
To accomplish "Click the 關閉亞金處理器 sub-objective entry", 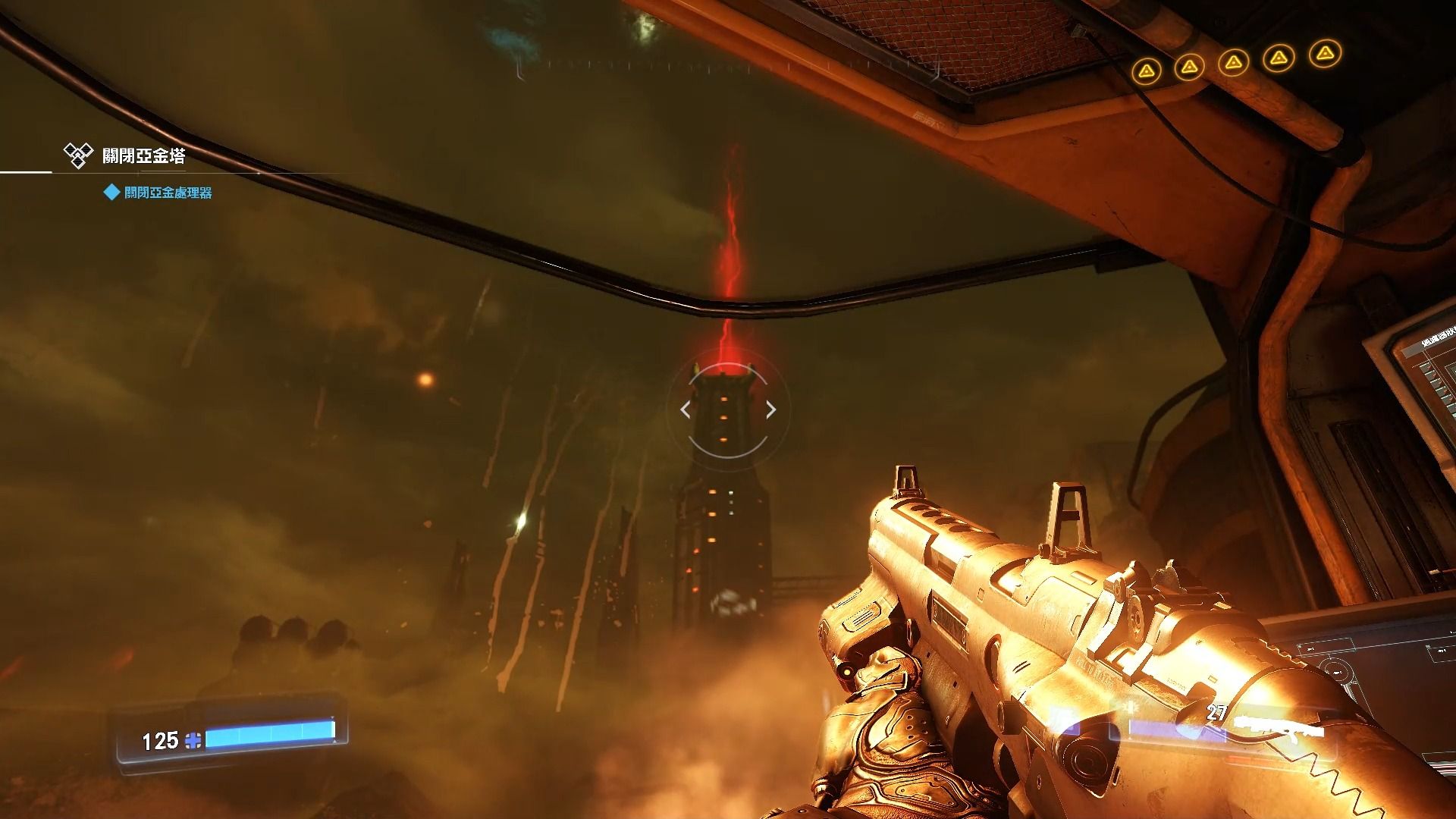I will (x=168, y=193).
